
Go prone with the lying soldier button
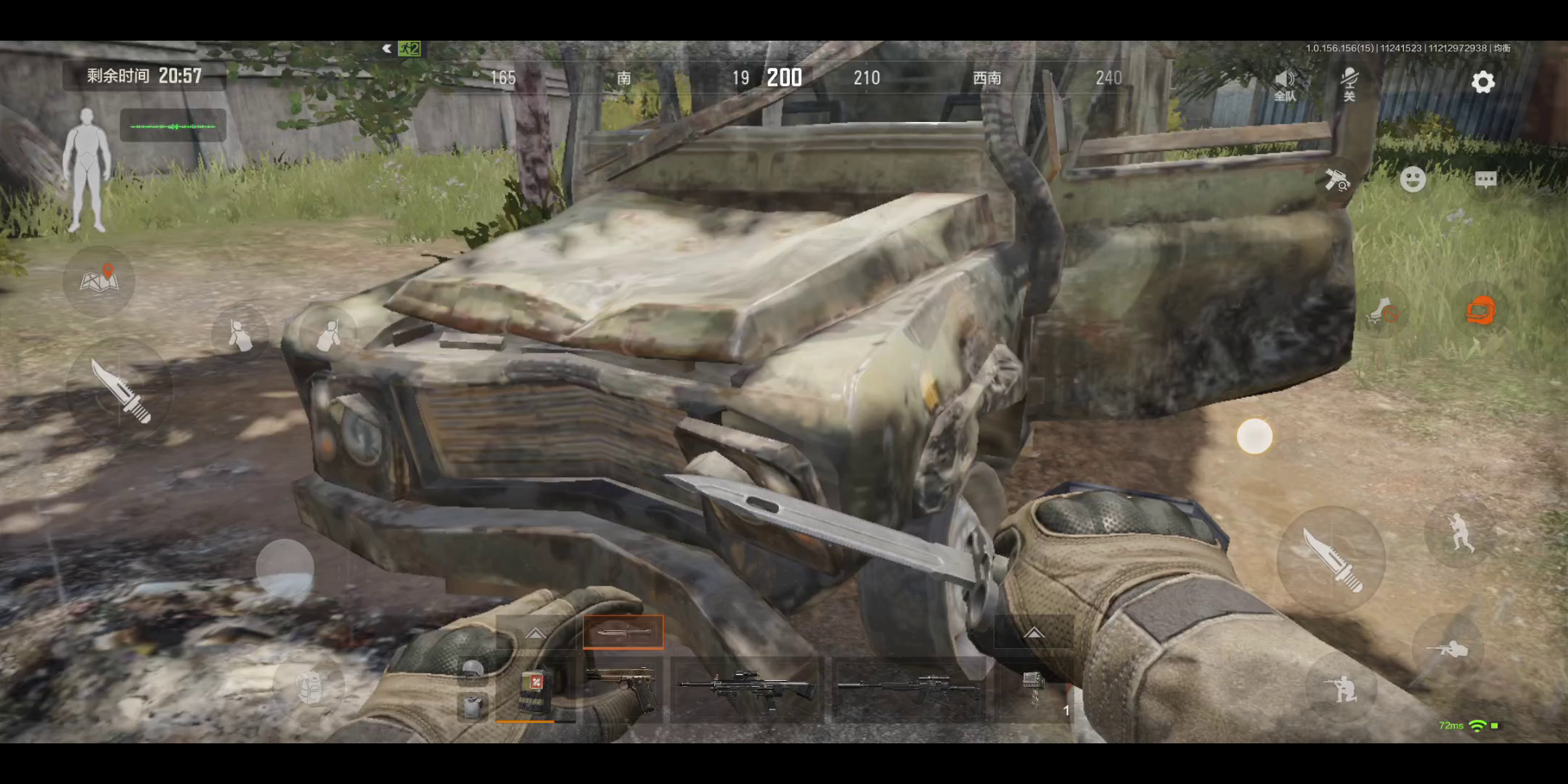point(1446,648)
